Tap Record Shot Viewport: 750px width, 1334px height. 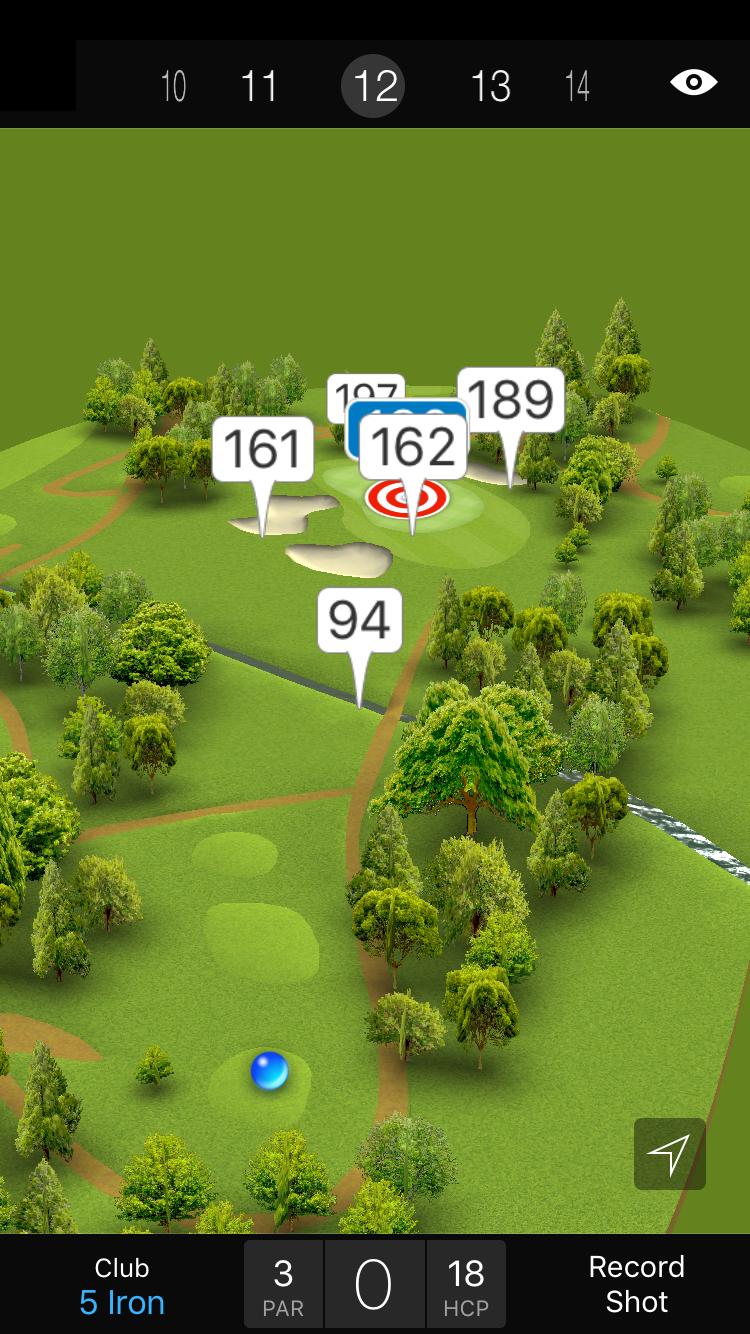click(636, 1284)
